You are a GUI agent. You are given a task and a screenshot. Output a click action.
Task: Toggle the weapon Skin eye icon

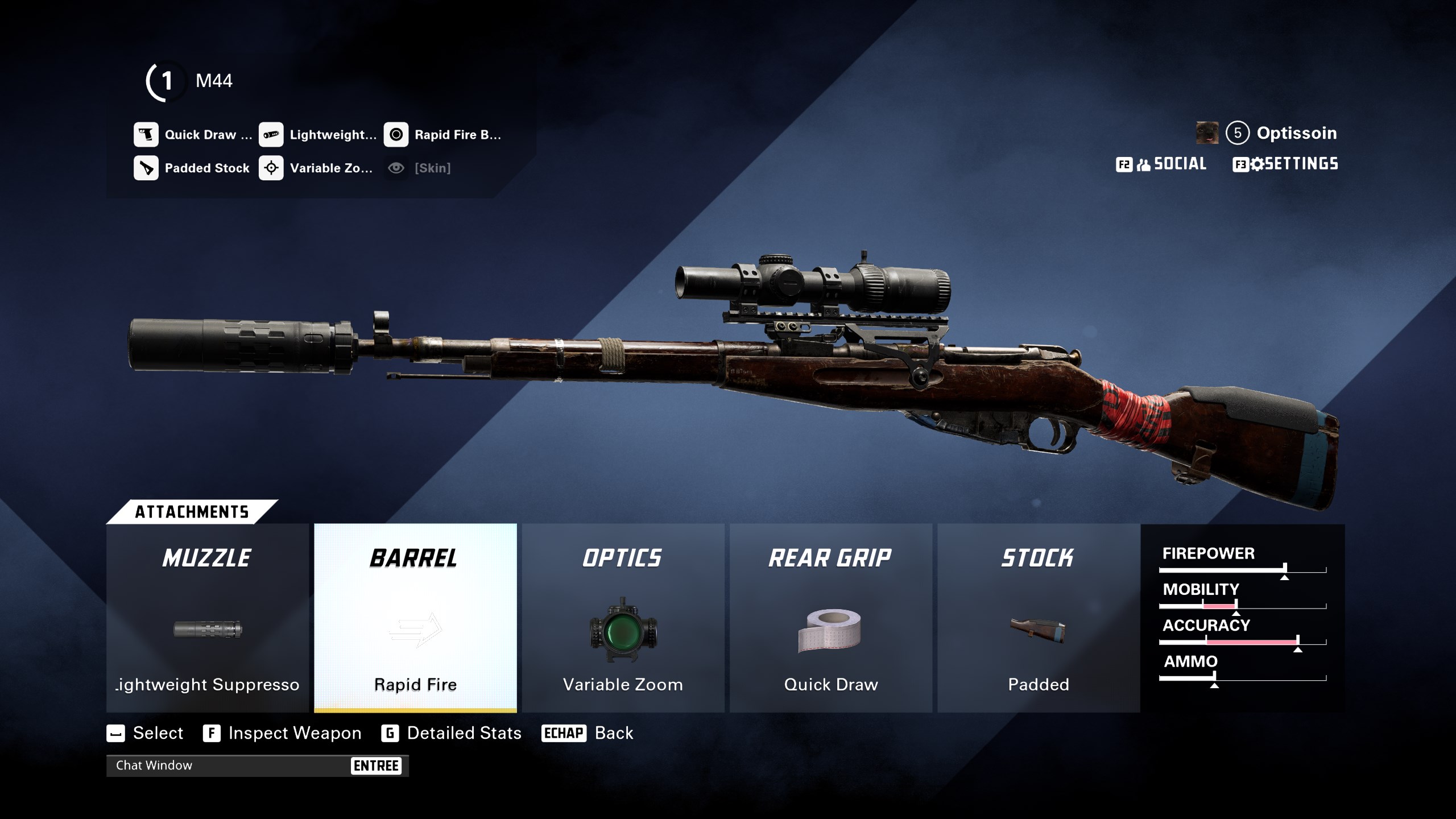[x=396, y=168]
